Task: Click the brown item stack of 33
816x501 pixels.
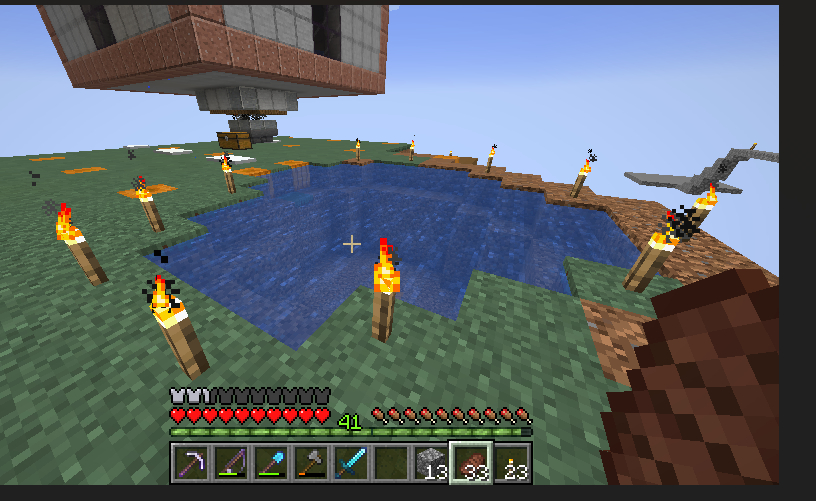Action: 470,463
